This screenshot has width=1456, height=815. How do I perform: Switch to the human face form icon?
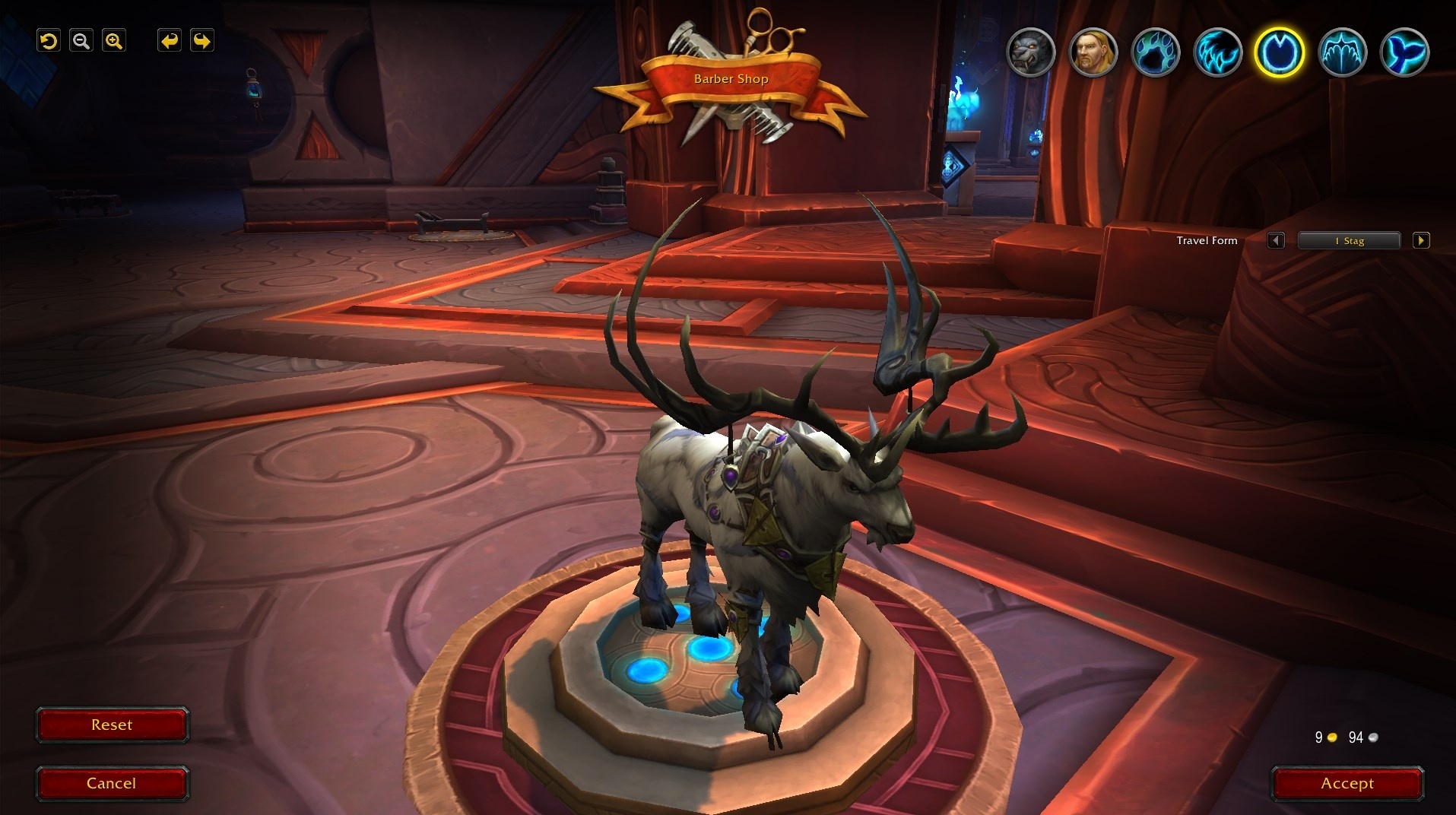click(x=1093, y=52)
